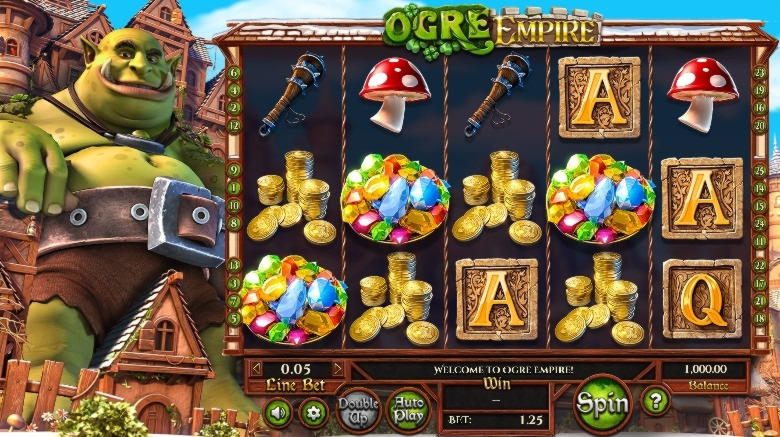Open the help question mark button
780x437 pixels.
click(655, 401)
